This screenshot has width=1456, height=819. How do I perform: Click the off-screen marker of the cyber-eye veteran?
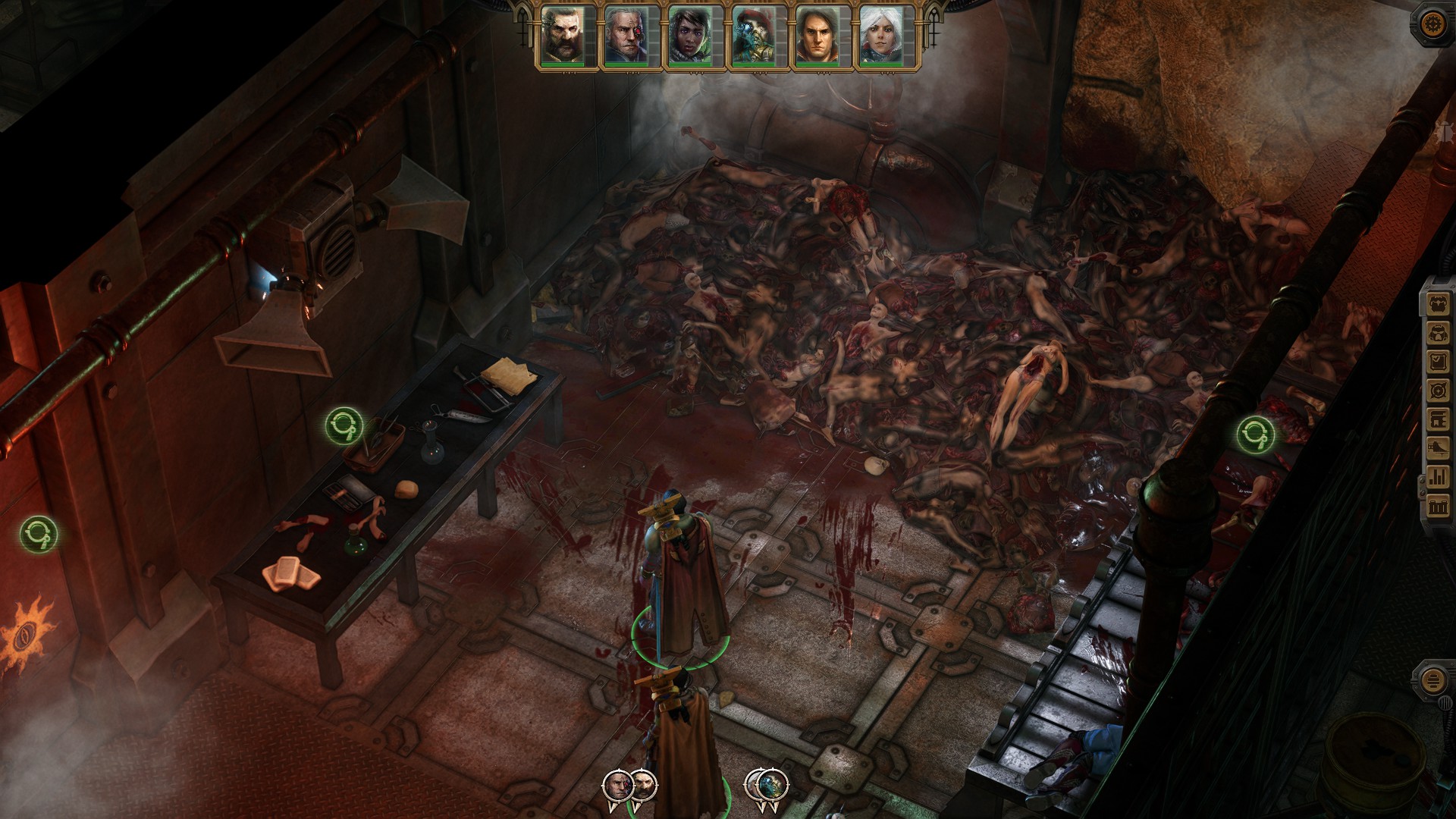click(617, 786)
